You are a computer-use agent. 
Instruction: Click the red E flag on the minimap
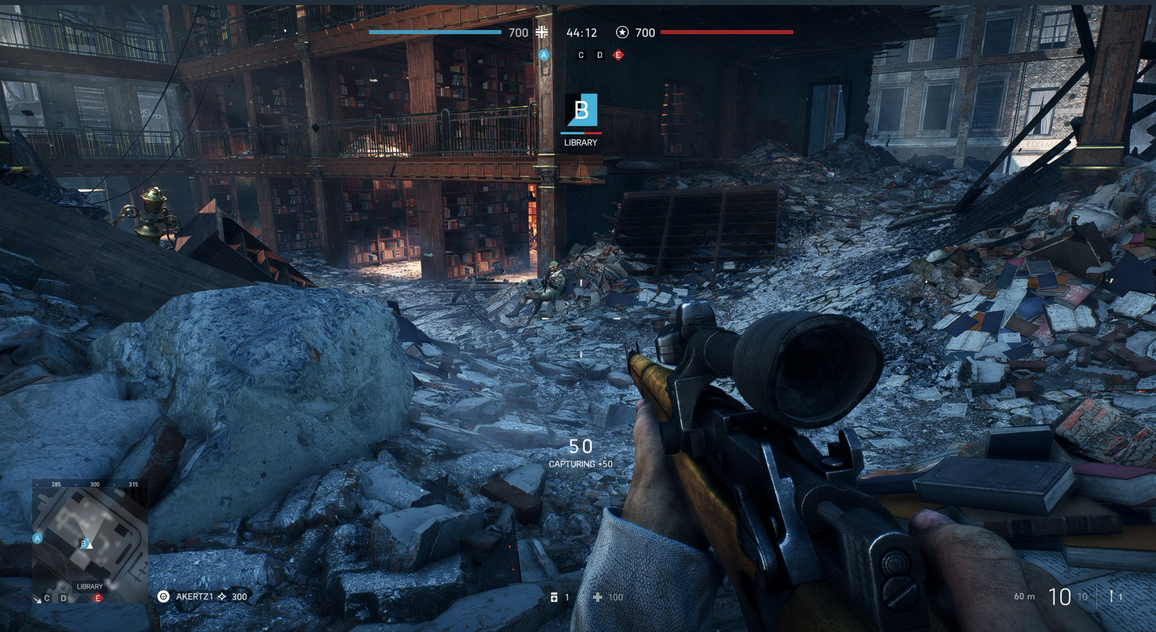(98, 598)
